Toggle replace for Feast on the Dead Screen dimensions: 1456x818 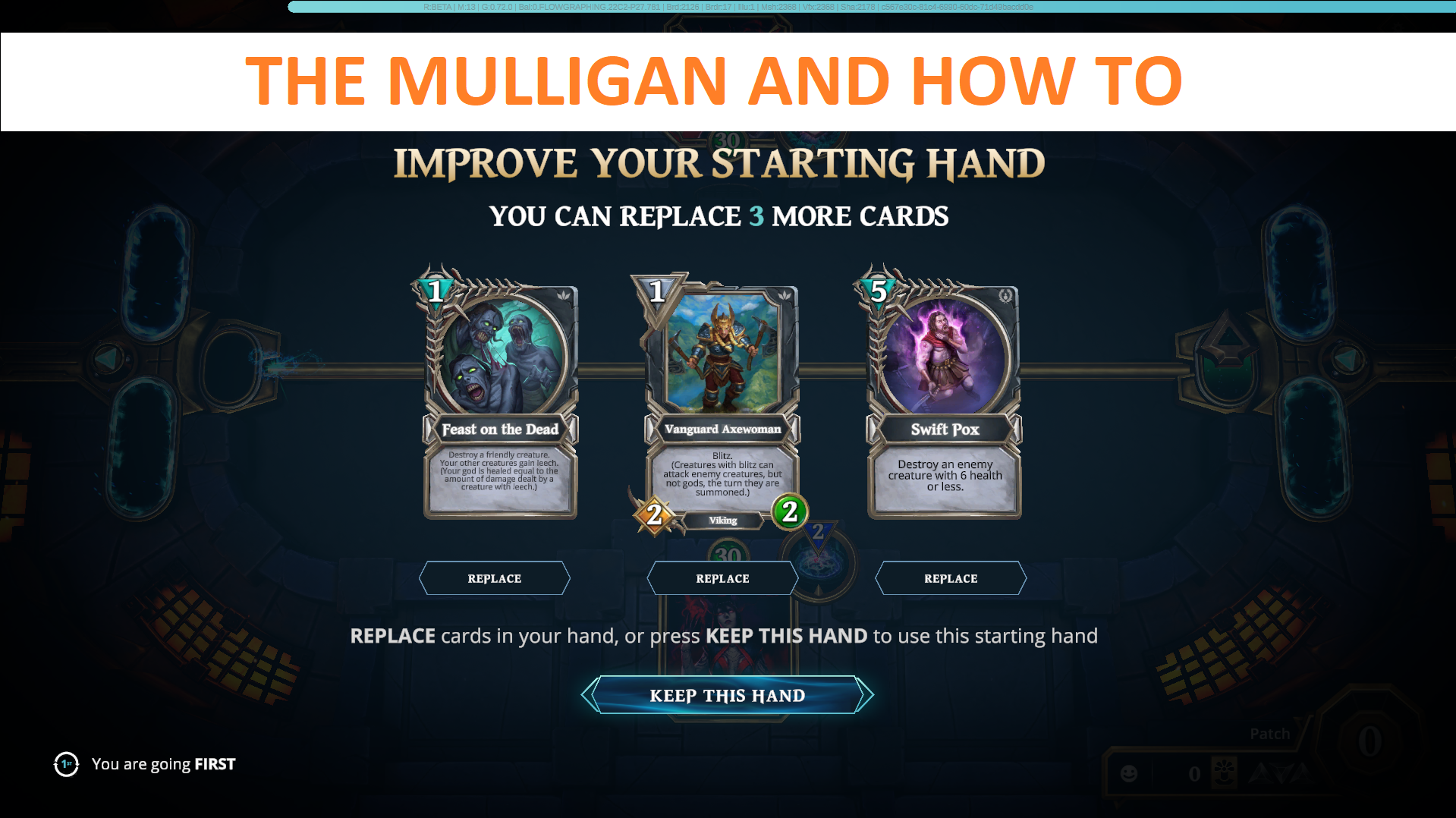pyautogui.click(x=494, y=577)
